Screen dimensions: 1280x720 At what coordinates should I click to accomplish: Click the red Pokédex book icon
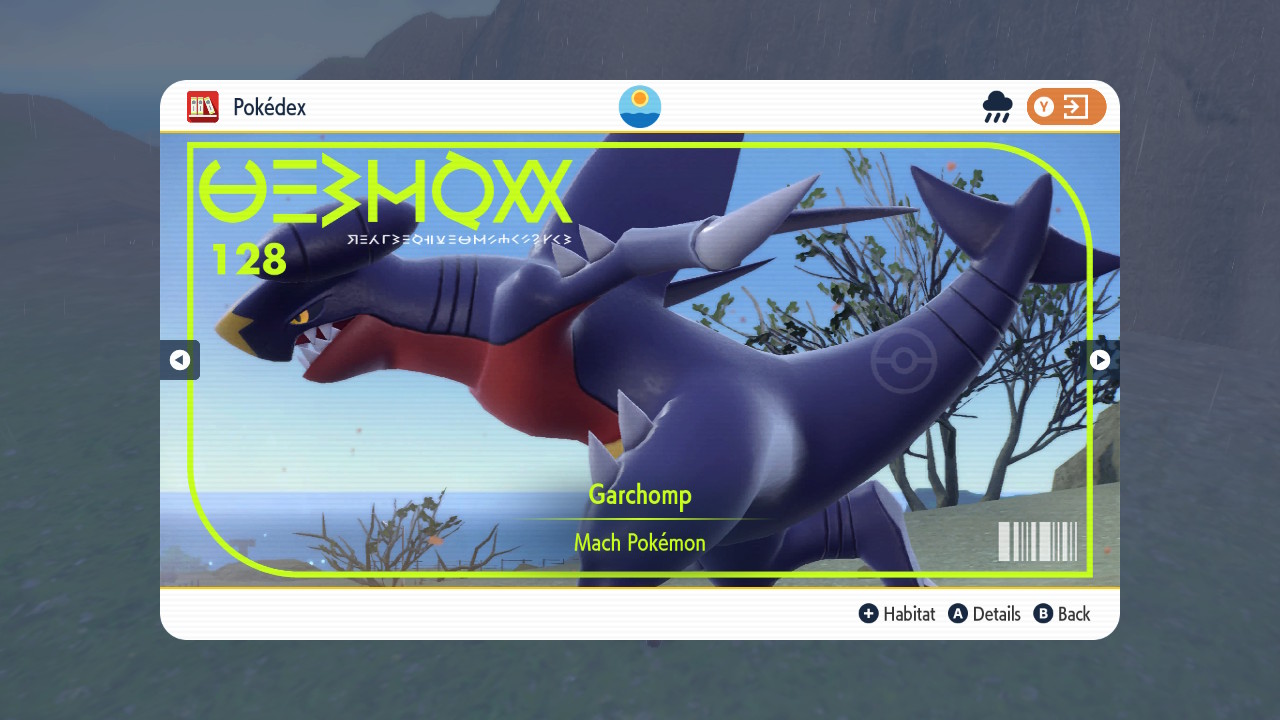202,107
